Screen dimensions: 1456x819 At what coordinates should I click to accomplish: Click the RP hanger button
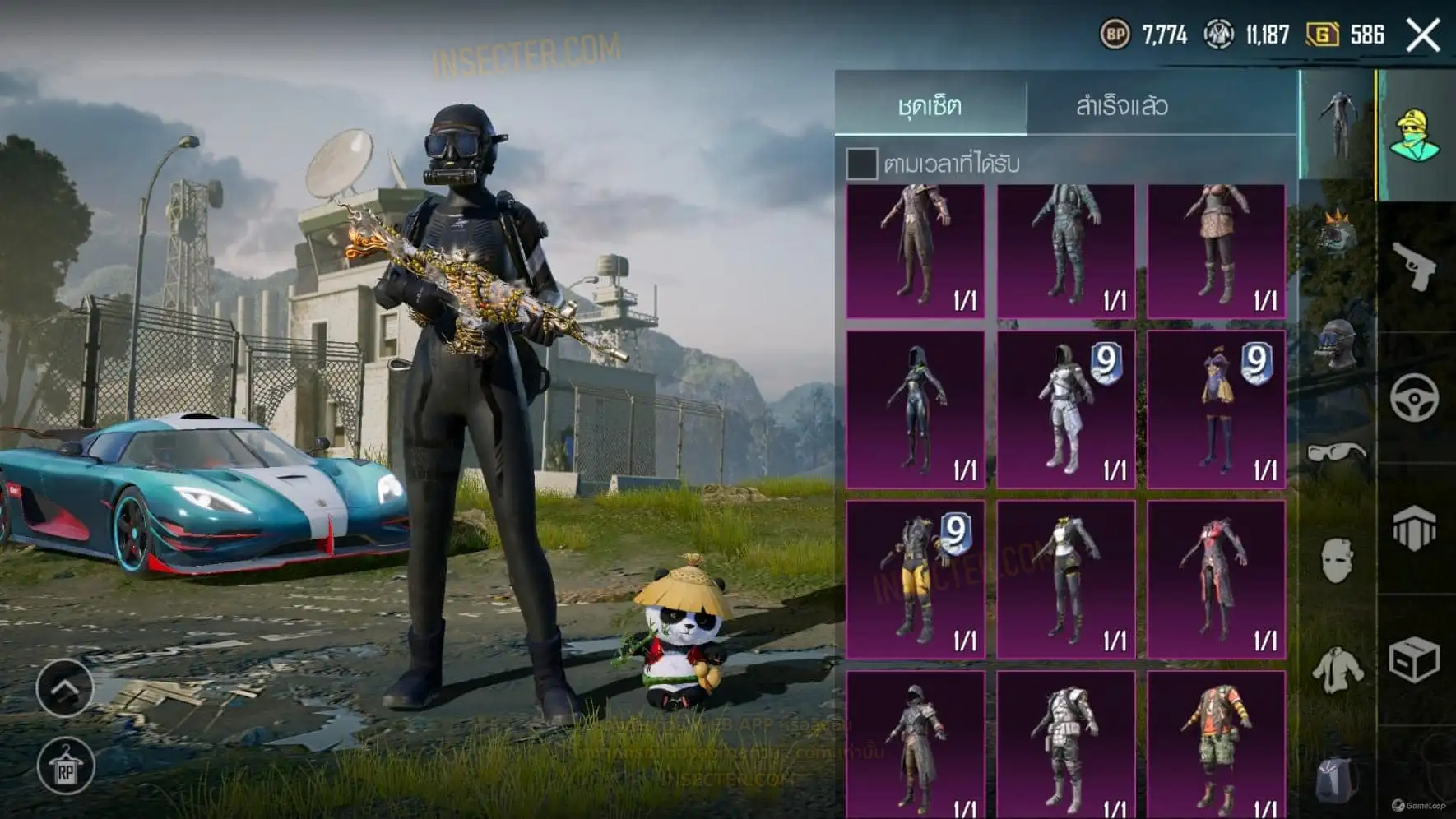65,767
